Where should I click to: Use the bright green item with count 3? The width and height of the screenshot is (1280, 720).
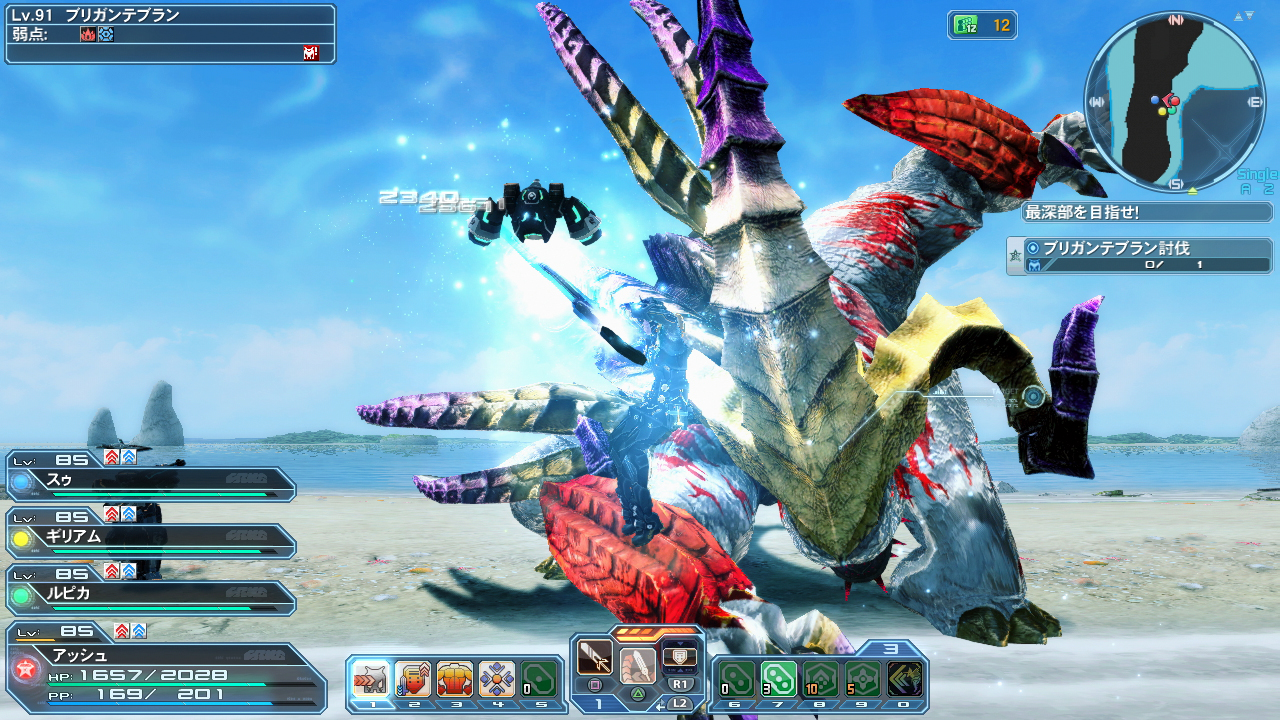click(779, 679)
